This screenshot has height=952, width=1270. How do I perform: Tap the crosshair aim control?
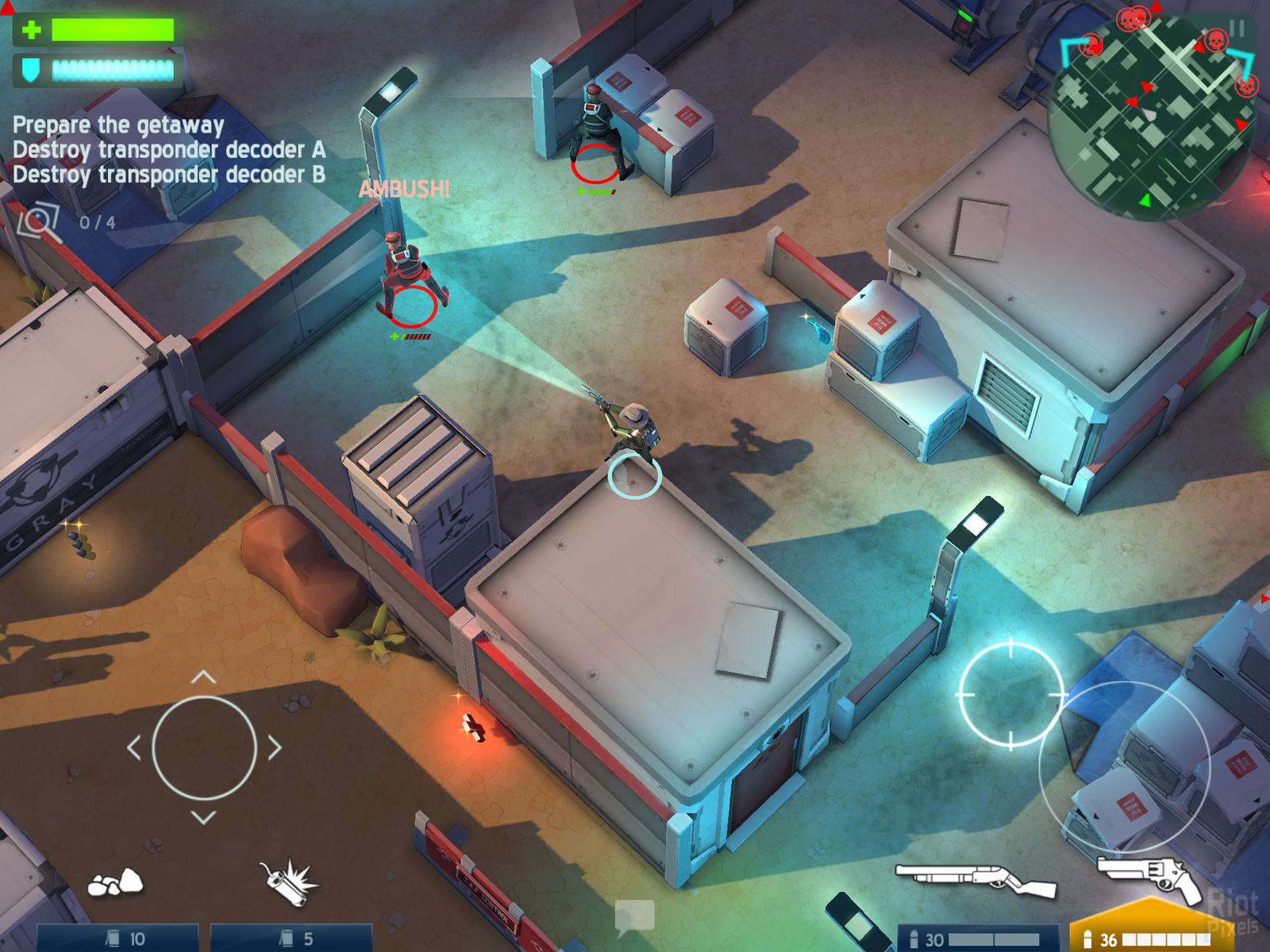point(1010,695)
